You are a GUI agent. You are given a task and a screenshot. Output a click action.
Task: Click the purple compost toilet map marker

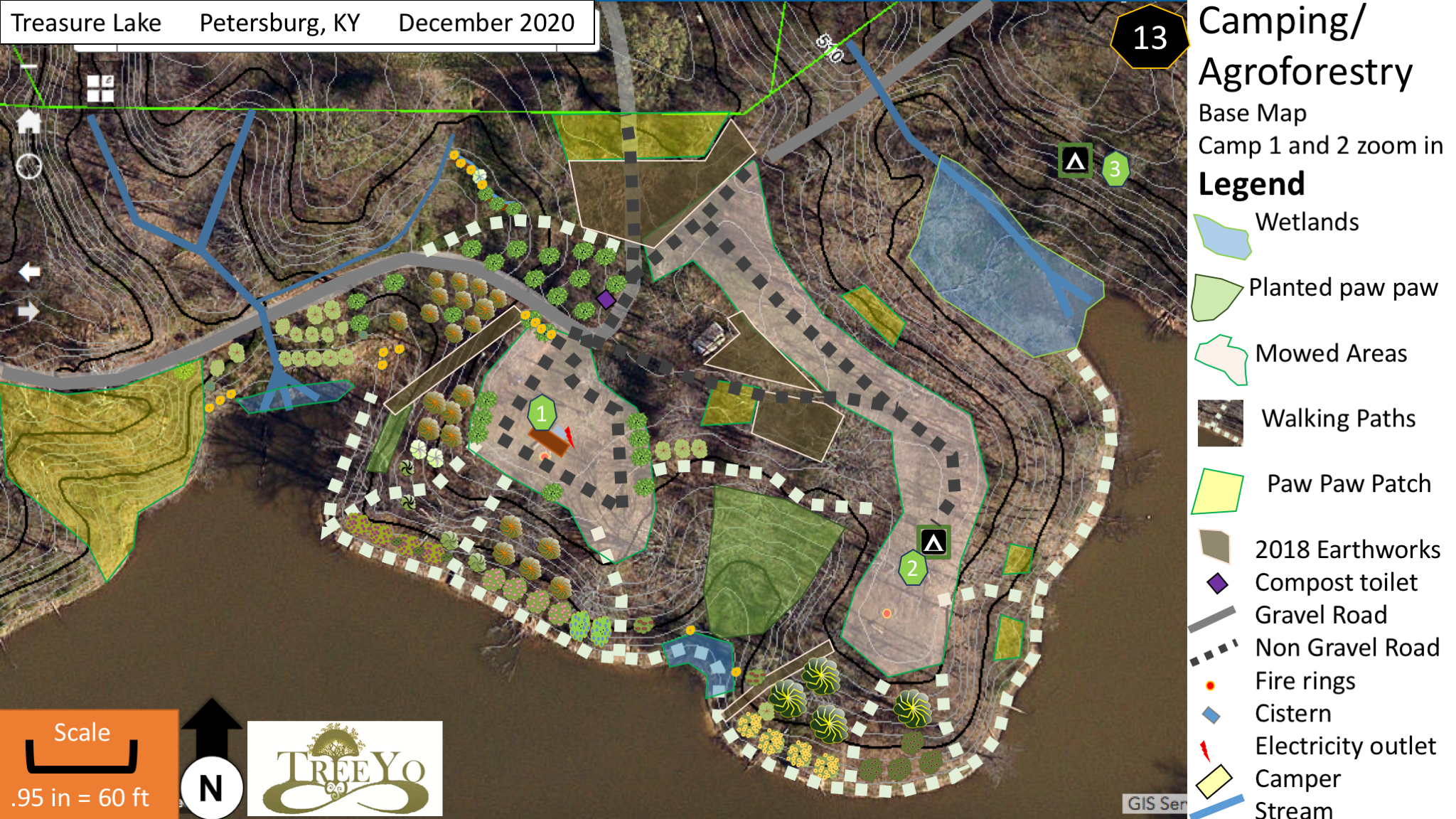(x=606, y=299)
